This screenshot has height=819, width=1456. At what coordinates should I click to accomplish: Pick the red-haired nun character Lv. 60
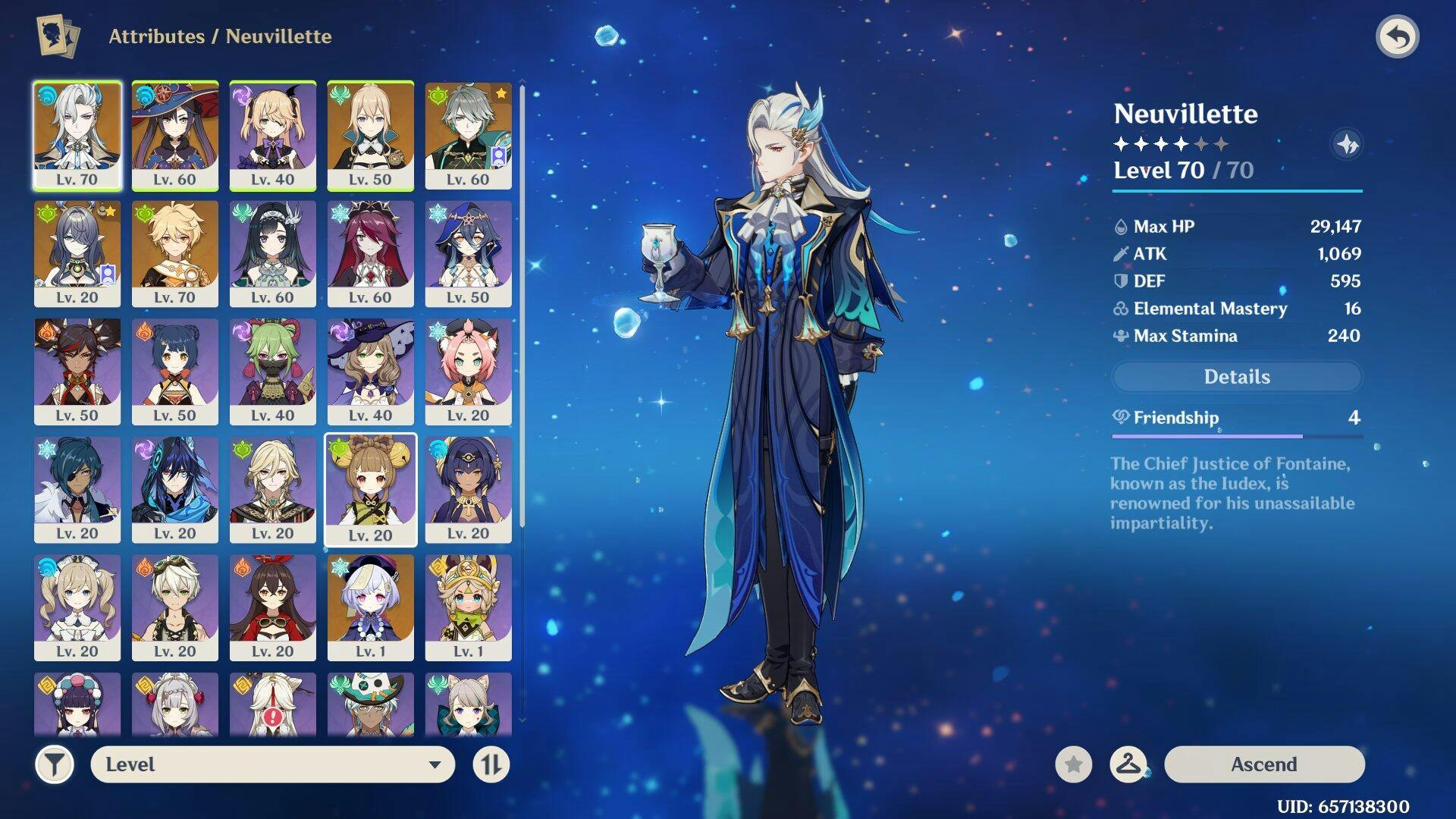(371, 253)
